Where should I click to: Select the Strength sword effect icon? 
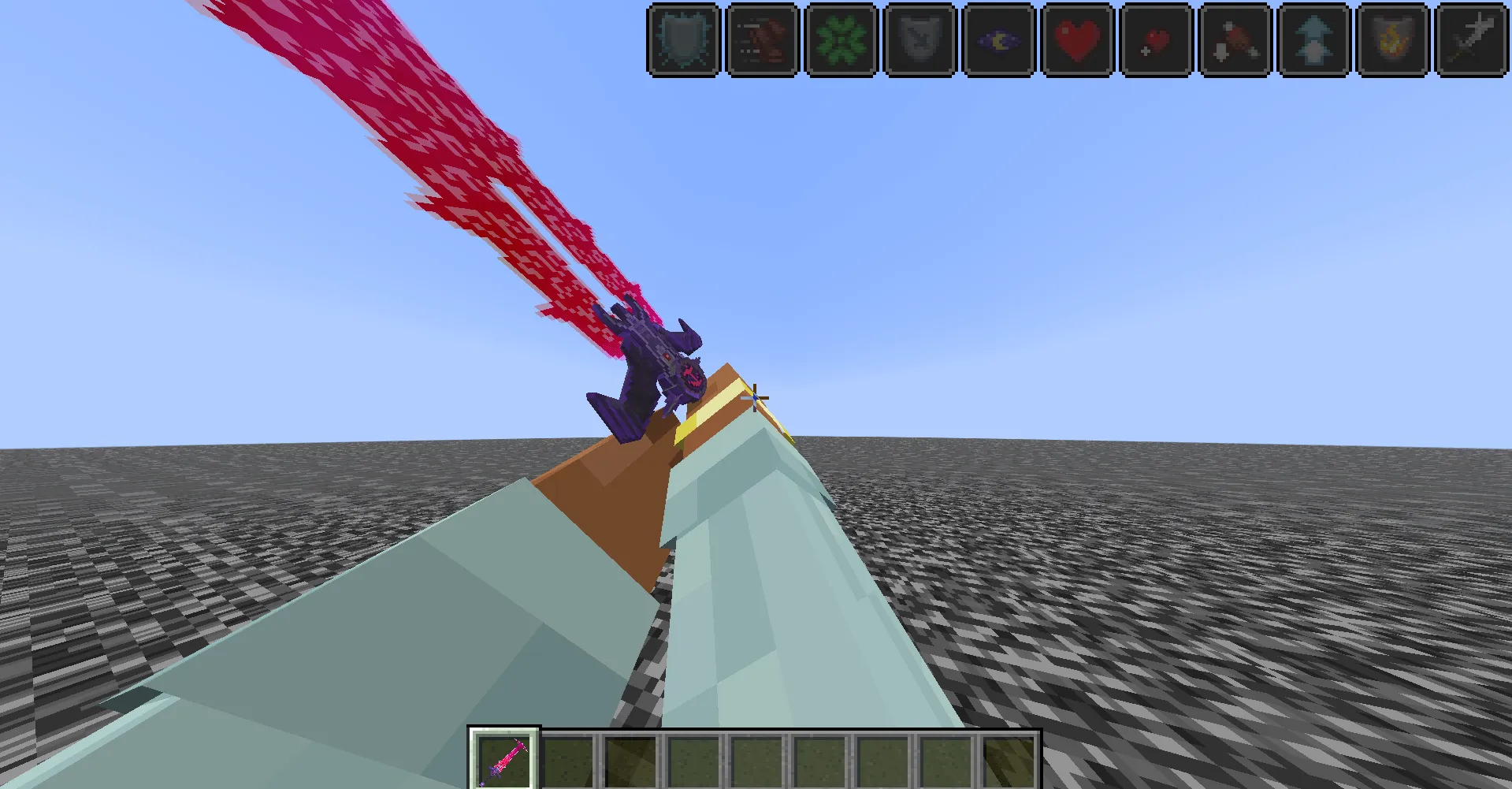(1470, 40)
